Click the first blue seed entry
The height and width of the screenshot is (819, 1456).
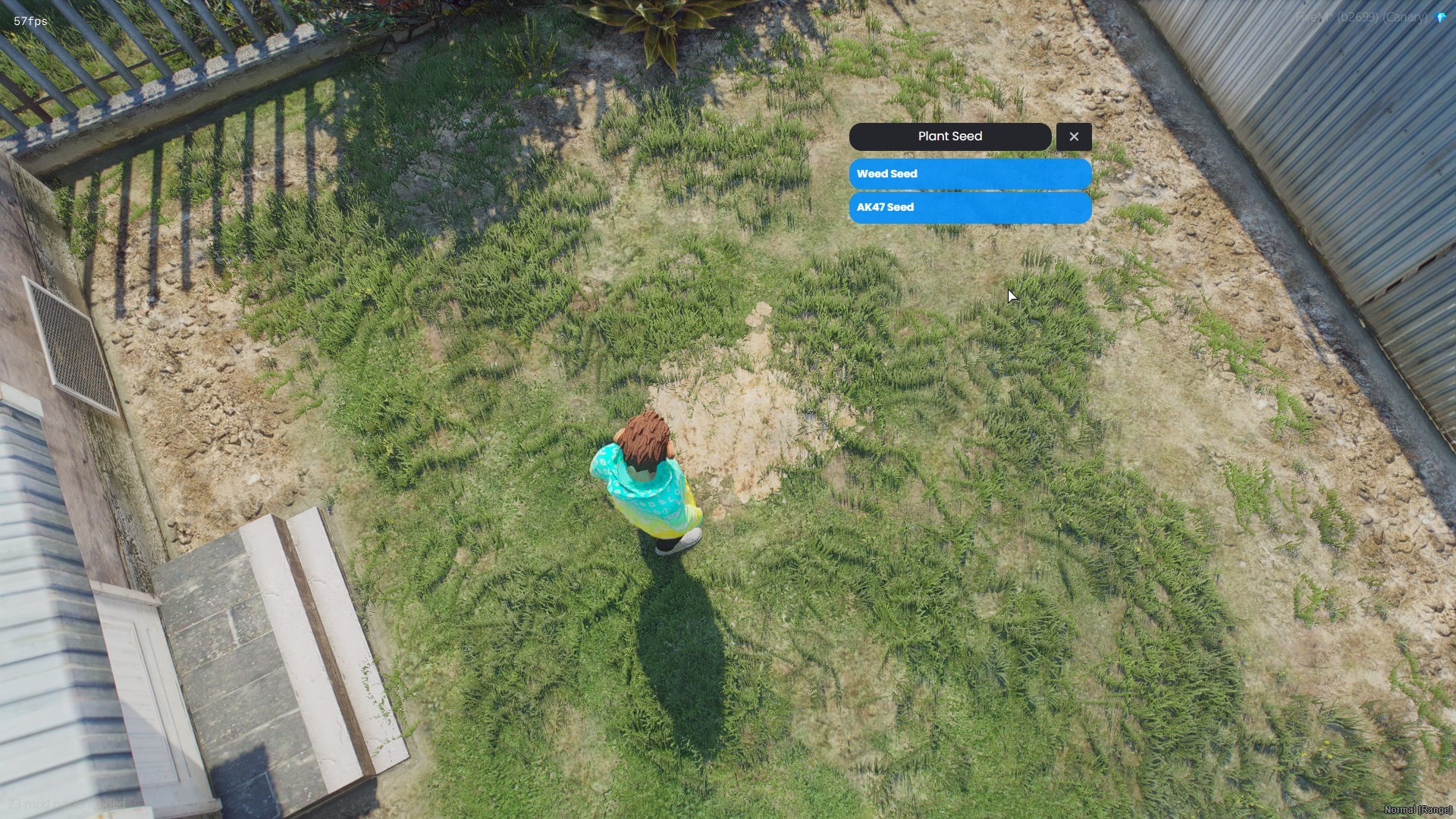pos(969,174)
